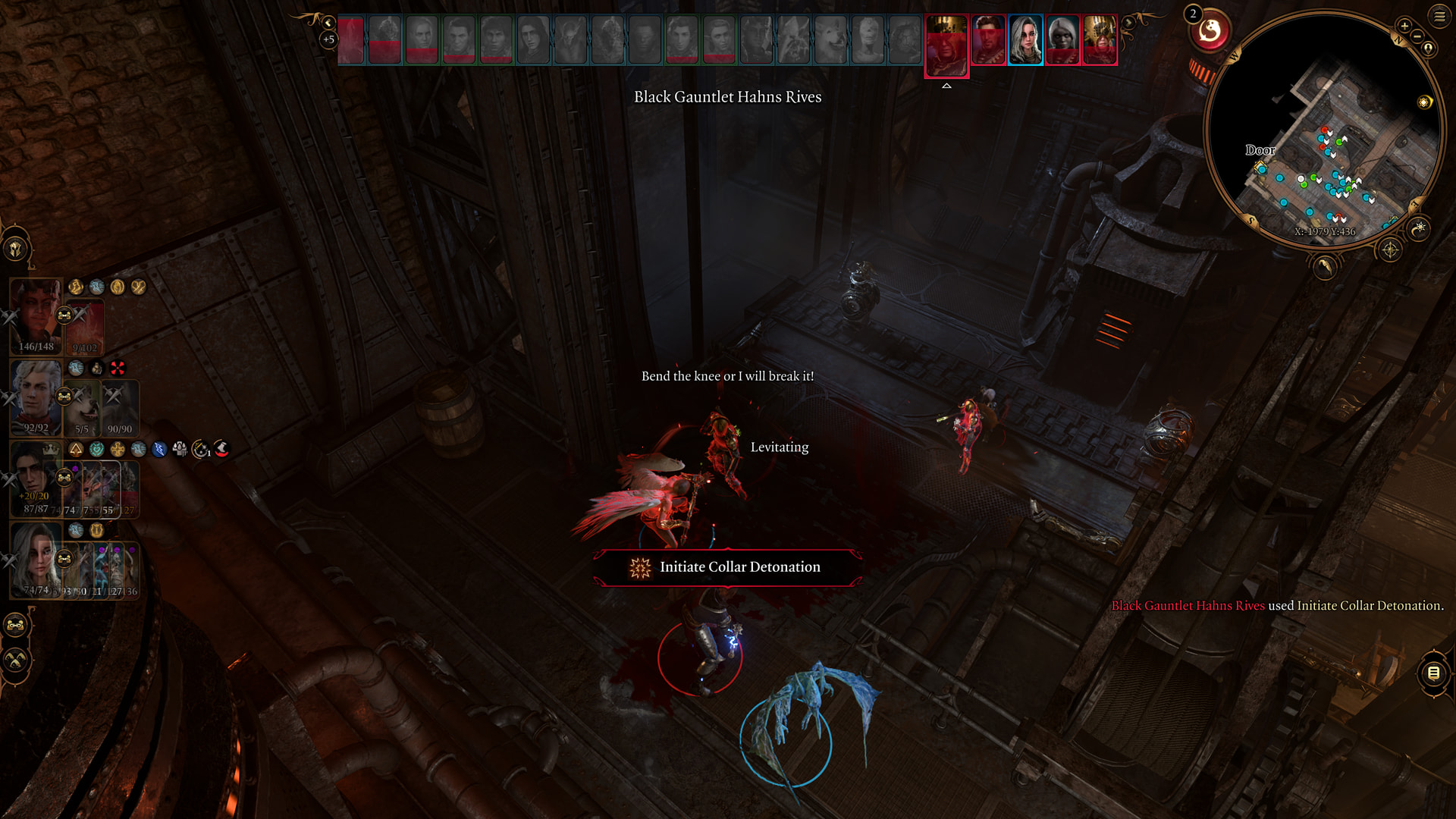The width and height of the screenshot is (1456, 819).
Task: Click the crossed-tools button below party list
Action: pyautogui.click(x=16, y=660)
